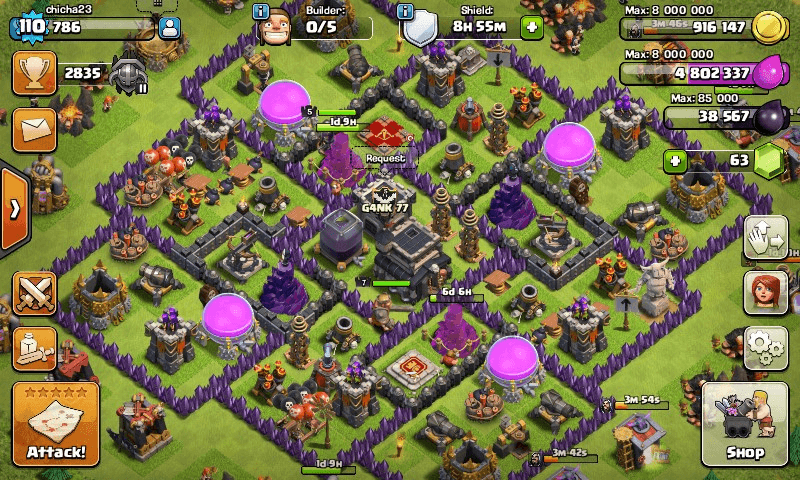The height and width of the screenshot is (480, 800).
Task: Show shield info via the i icon
Action: [x=405, y=12]
